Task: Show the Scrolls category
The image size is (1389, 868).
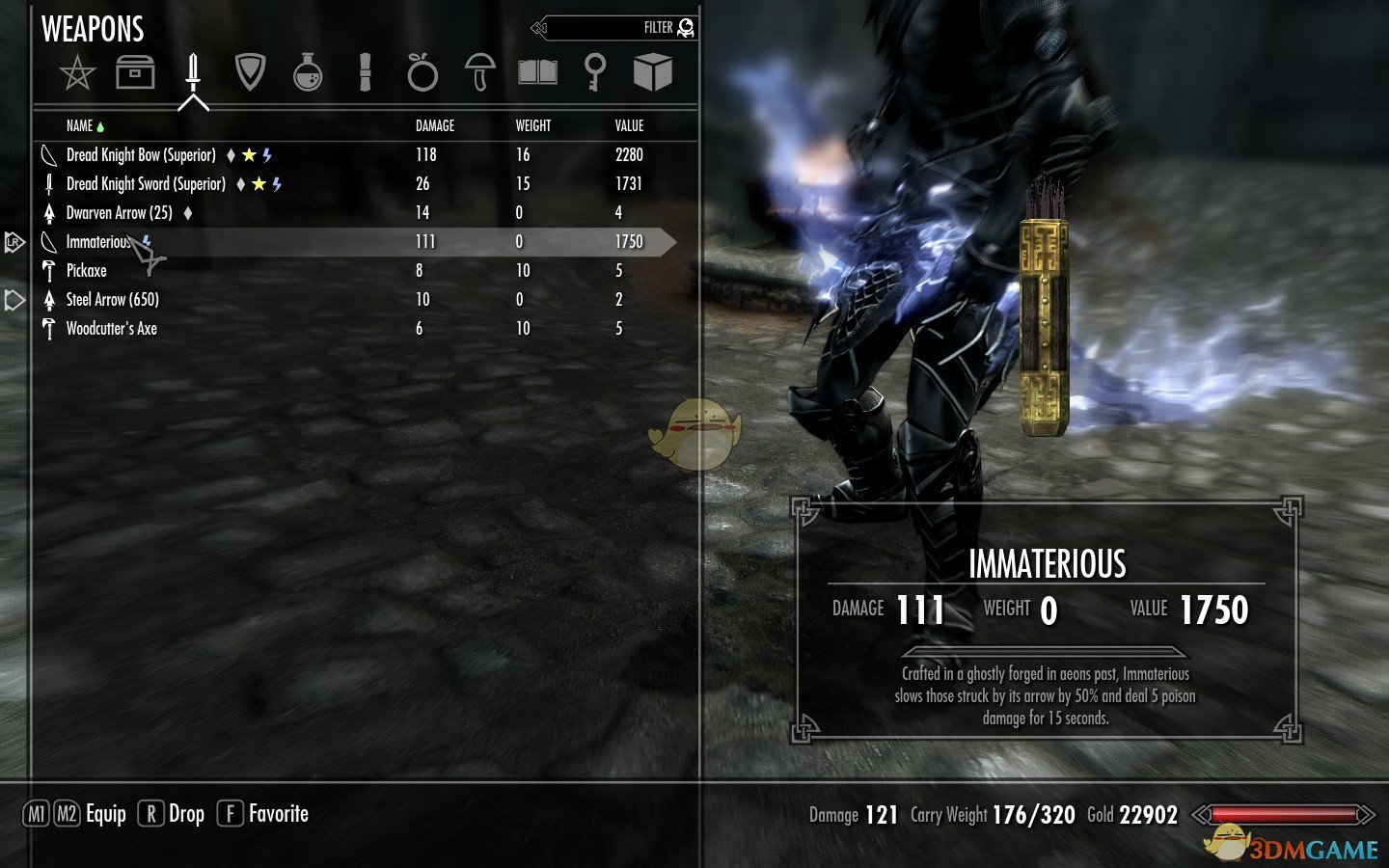Action: pos(365,72)
